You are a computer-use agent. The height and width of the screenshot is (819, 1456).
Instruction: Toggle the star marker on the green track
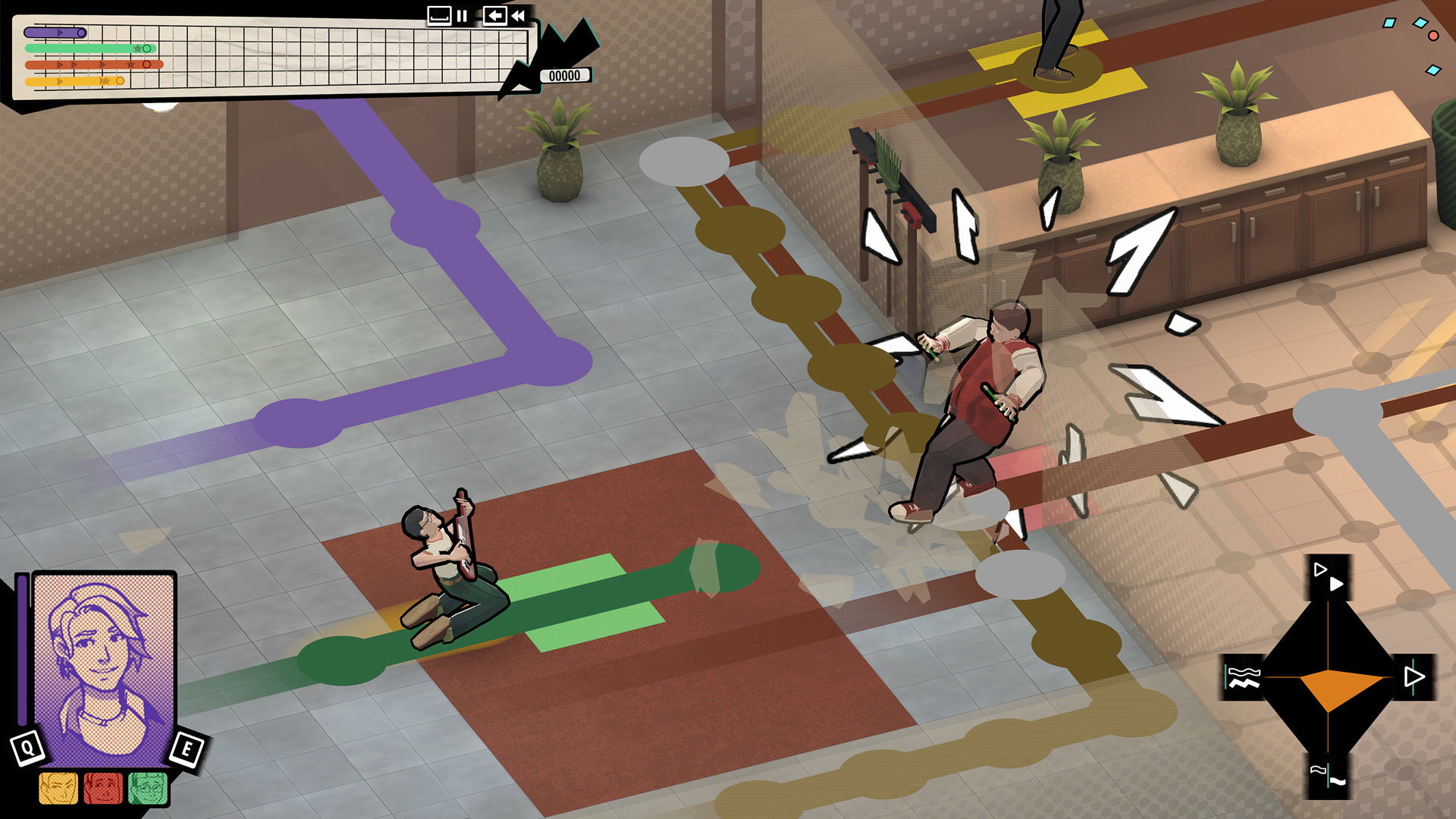click(139, 48)
